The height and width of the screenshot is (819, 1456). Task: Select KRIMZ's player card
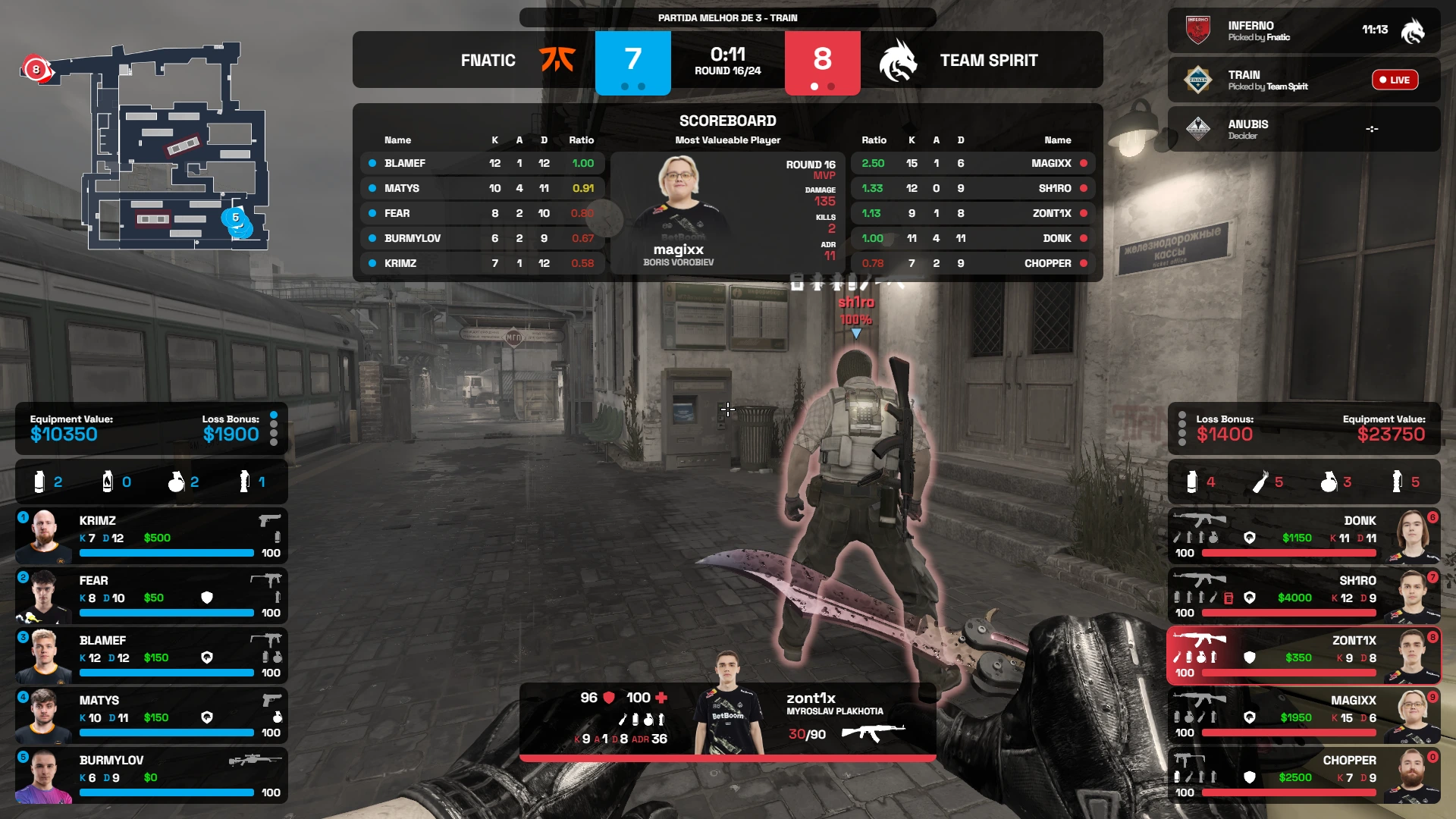tap(152, 536)
